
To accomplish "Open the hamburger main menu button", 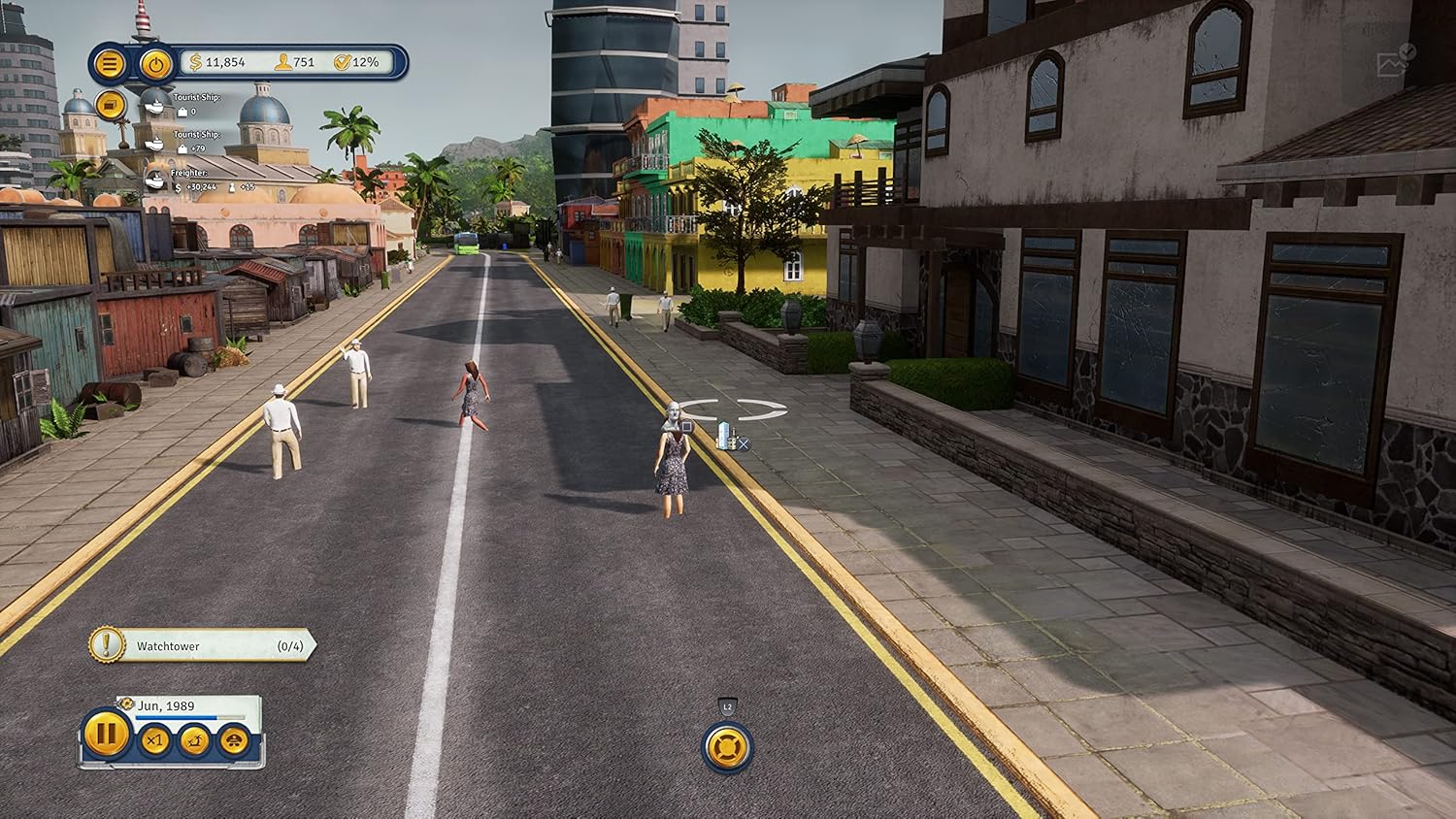I will tap(110, 64).
